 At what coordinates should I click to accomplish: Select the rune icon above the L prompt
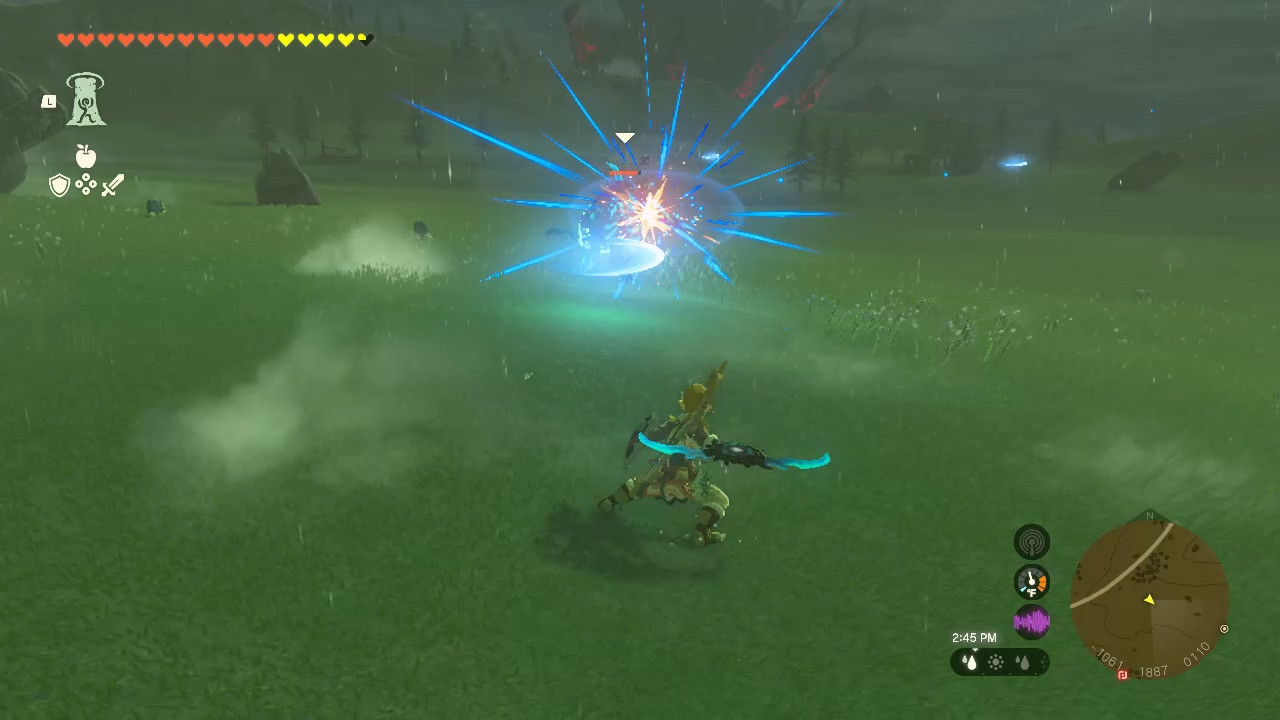(x=85, y=97)
